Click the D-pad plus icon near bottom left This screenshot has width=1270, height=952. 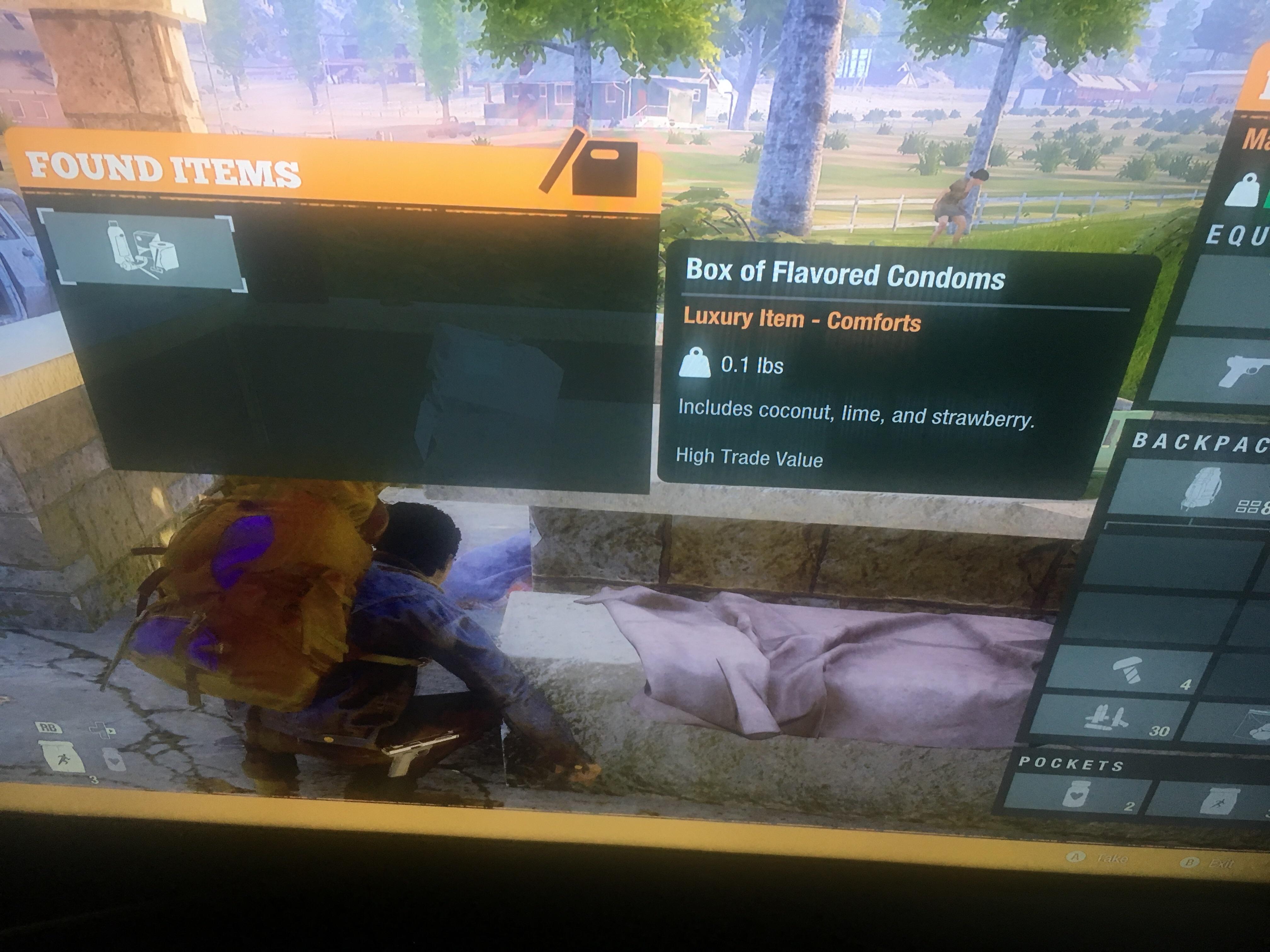coord(103,730)
